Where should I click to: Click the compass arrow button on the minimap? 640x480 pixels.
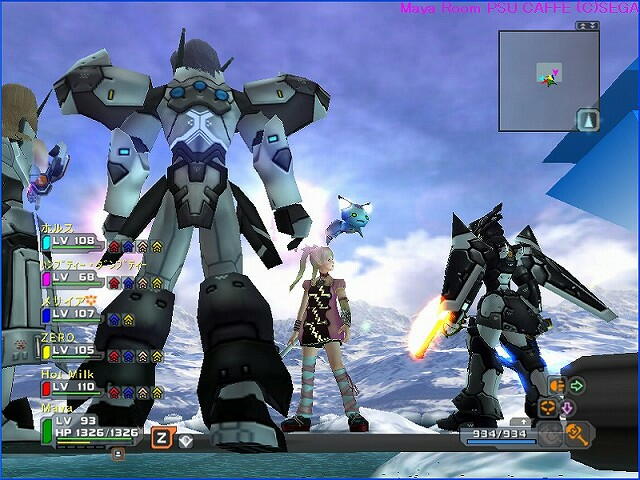(x=587, y=120)
